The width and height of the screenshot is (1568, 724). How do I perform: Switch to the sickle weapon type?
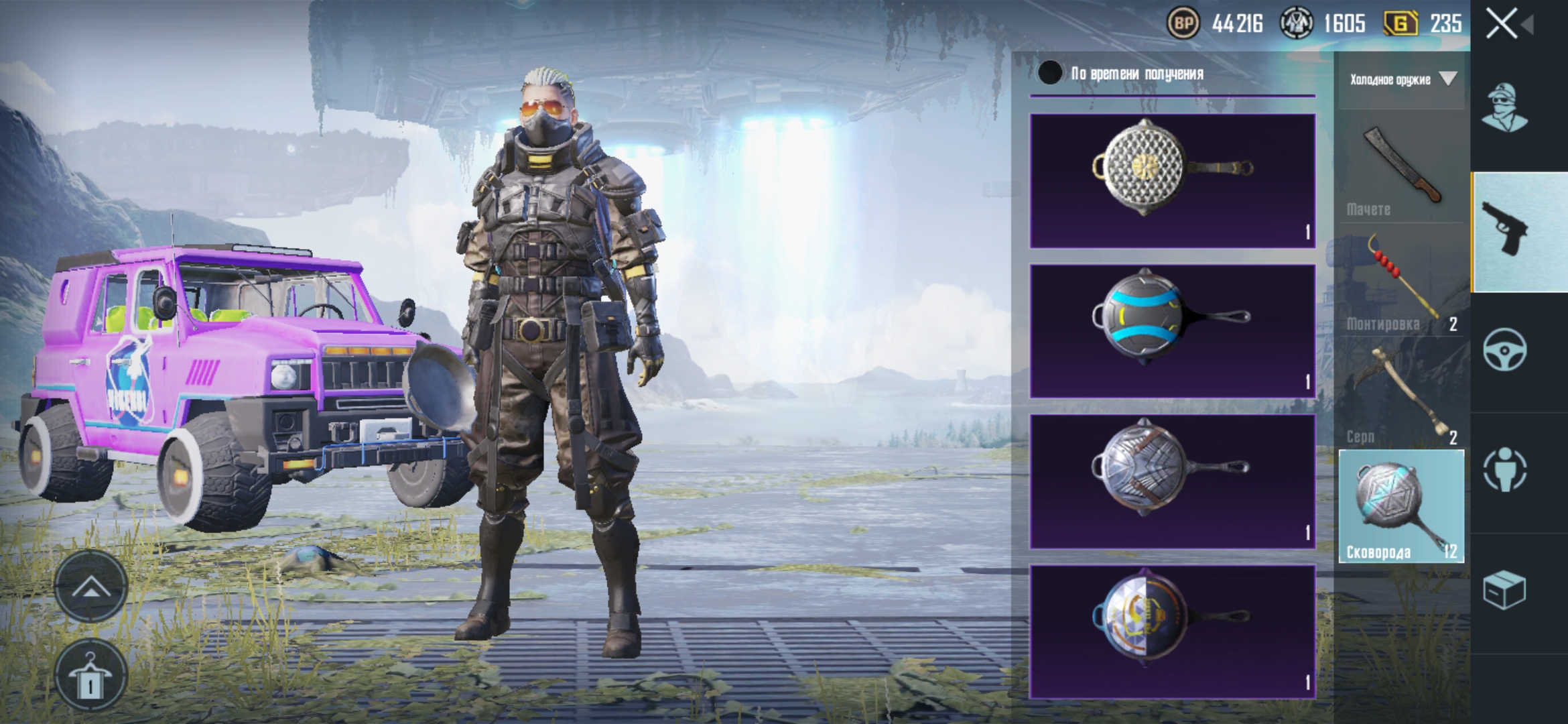1401,394
